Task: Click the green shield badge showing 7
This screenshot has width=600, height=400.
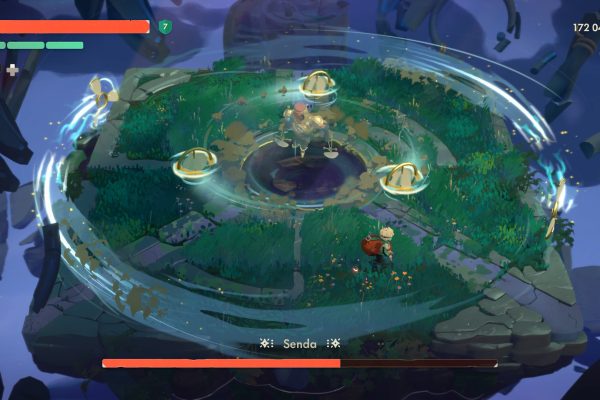Action: click(165, 27)
